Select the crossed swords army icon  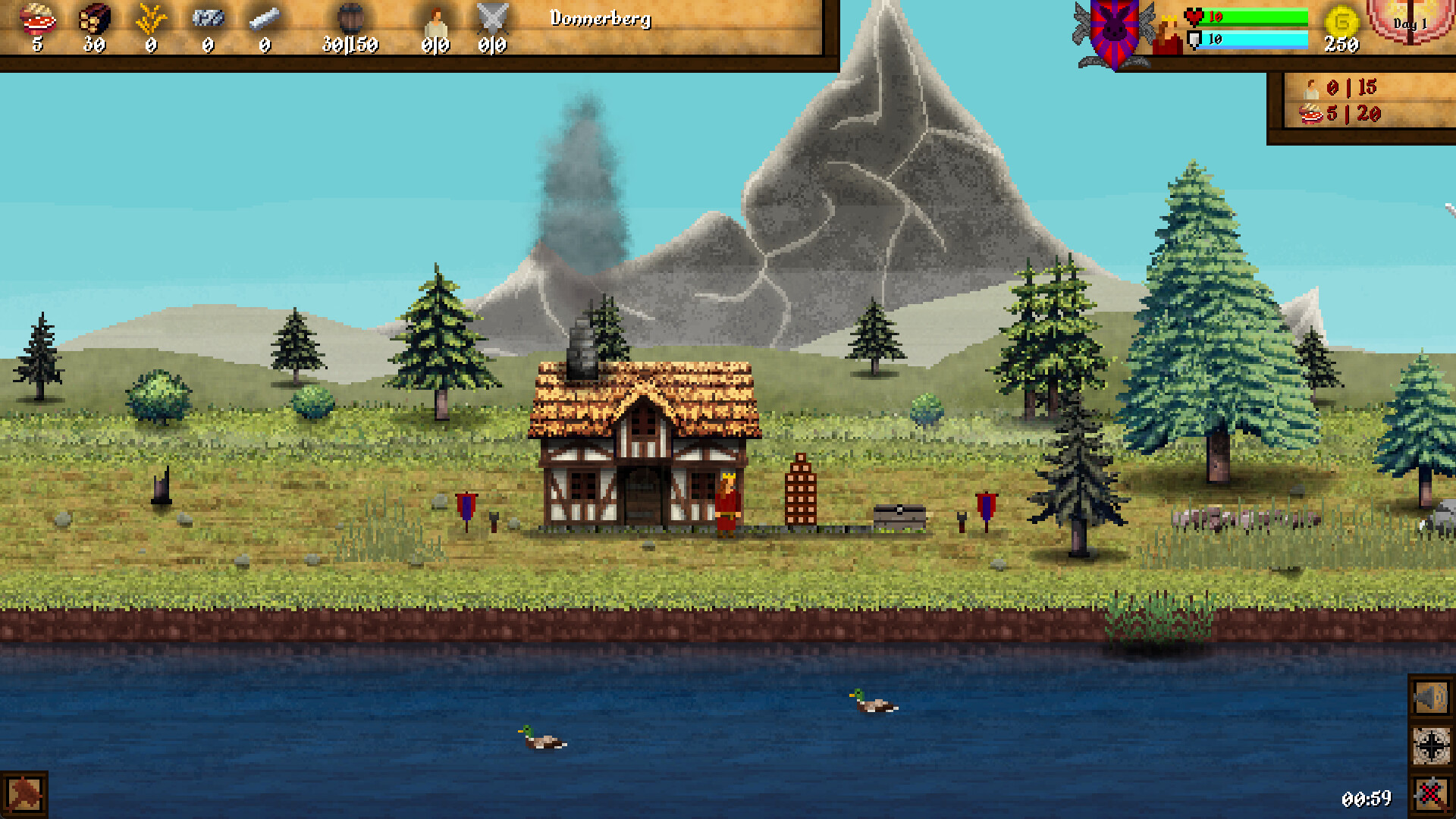pyautogui.click(x=492, y=18)
